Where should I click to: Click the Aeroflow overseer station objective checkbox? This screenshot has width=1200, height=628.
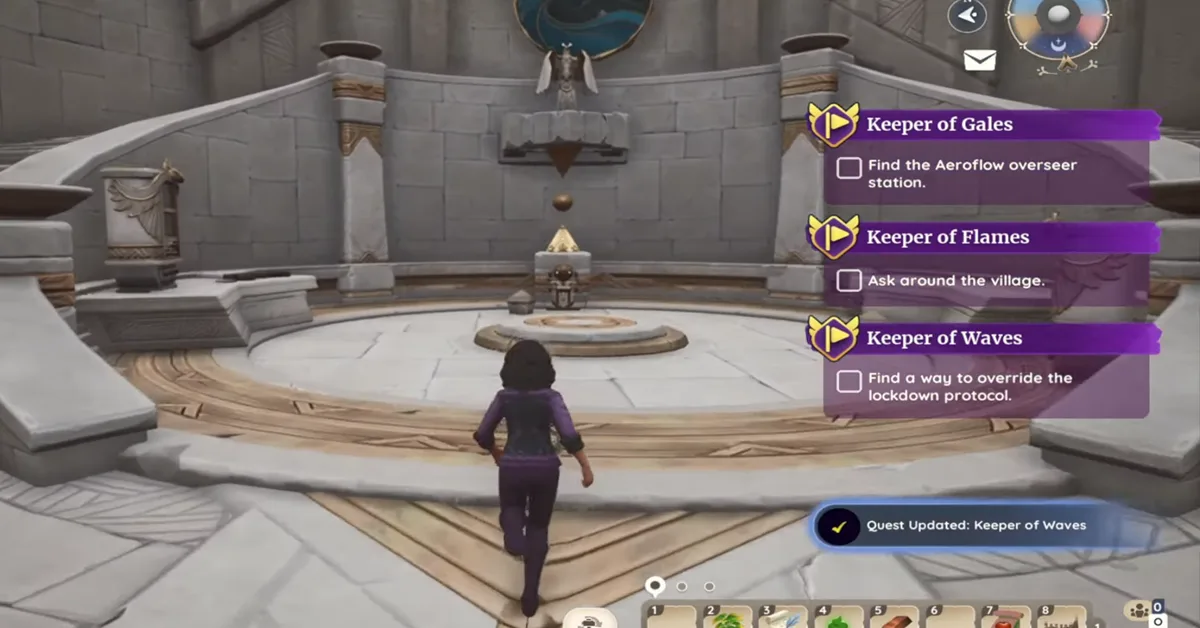coord(849,168)
